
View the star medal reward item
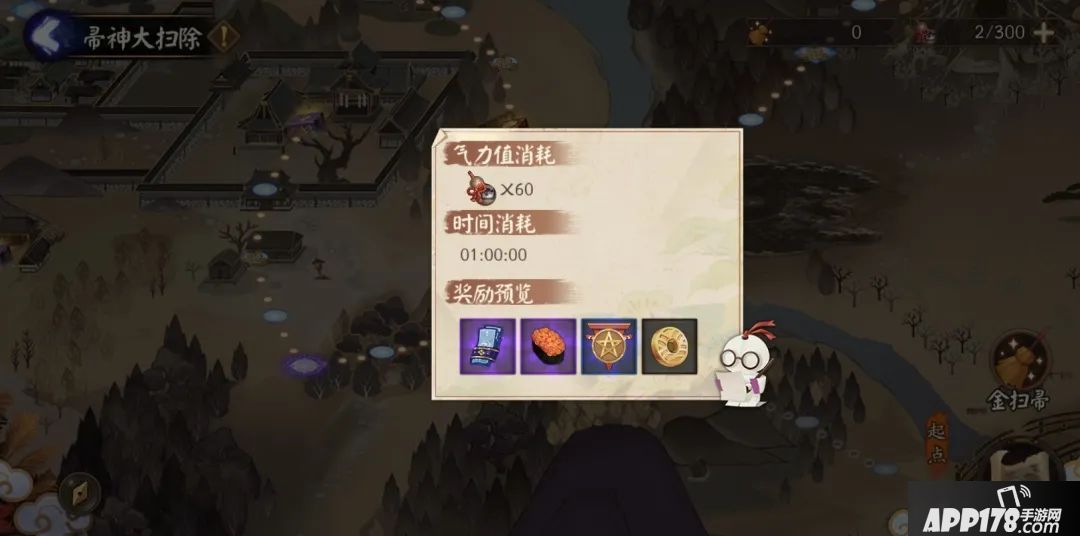(608, 346)
